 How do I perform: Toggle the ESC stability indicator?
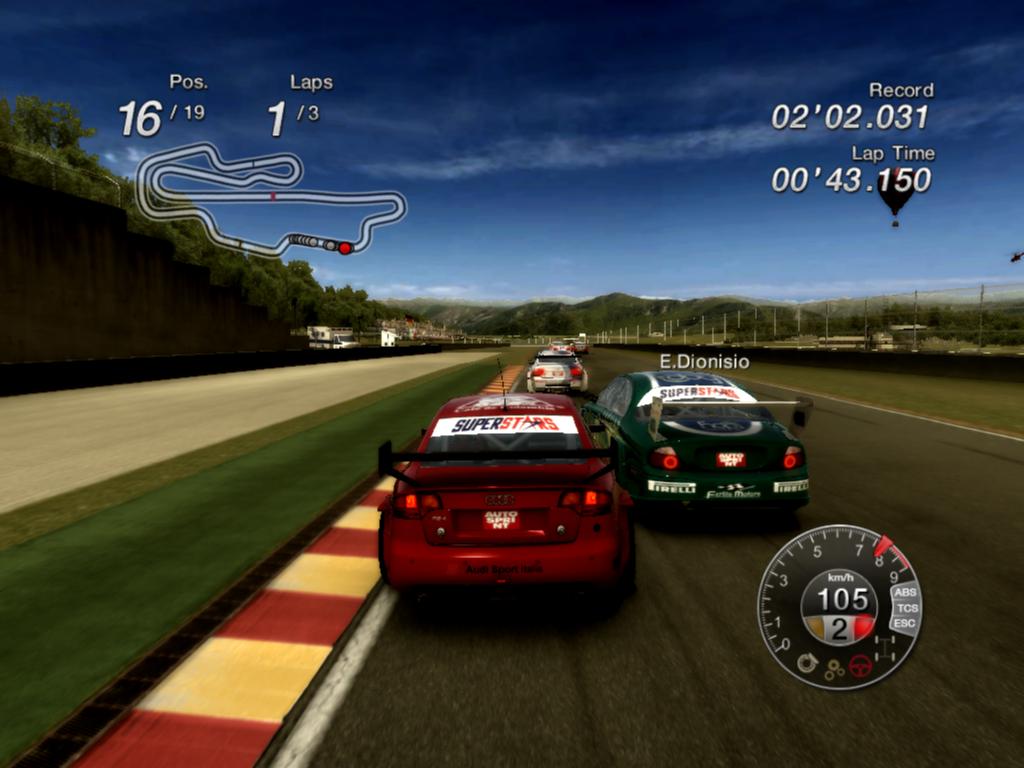click(x=904, y=624)
